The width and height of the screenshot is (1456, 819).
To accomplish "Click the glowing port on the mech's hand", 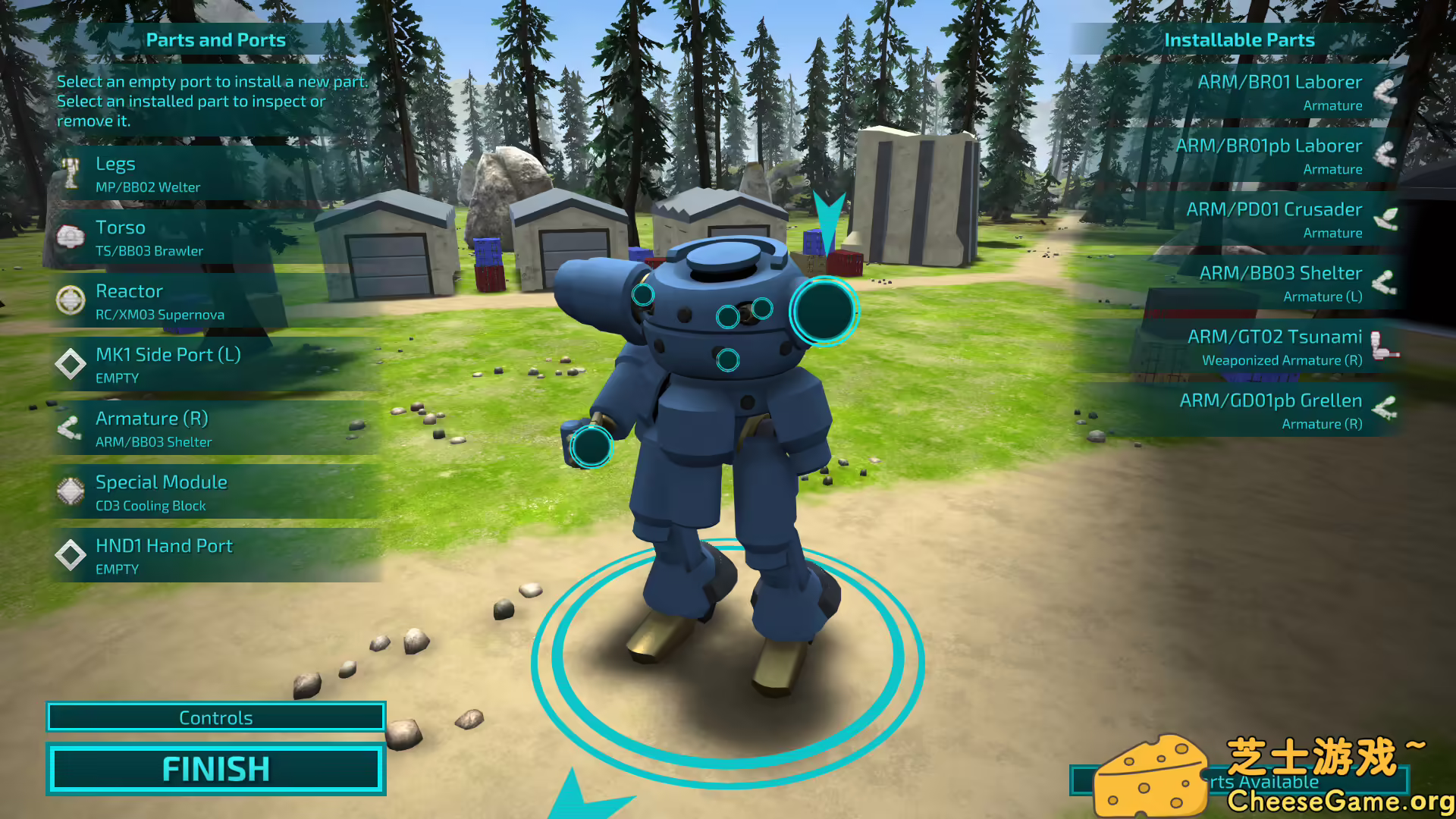I will click(591, 447).
